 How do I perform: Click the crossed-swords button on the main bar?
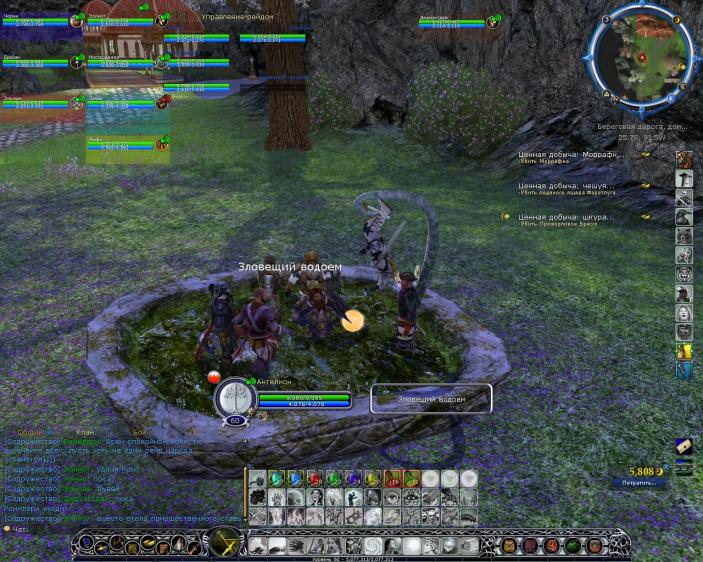coord(221,544)
